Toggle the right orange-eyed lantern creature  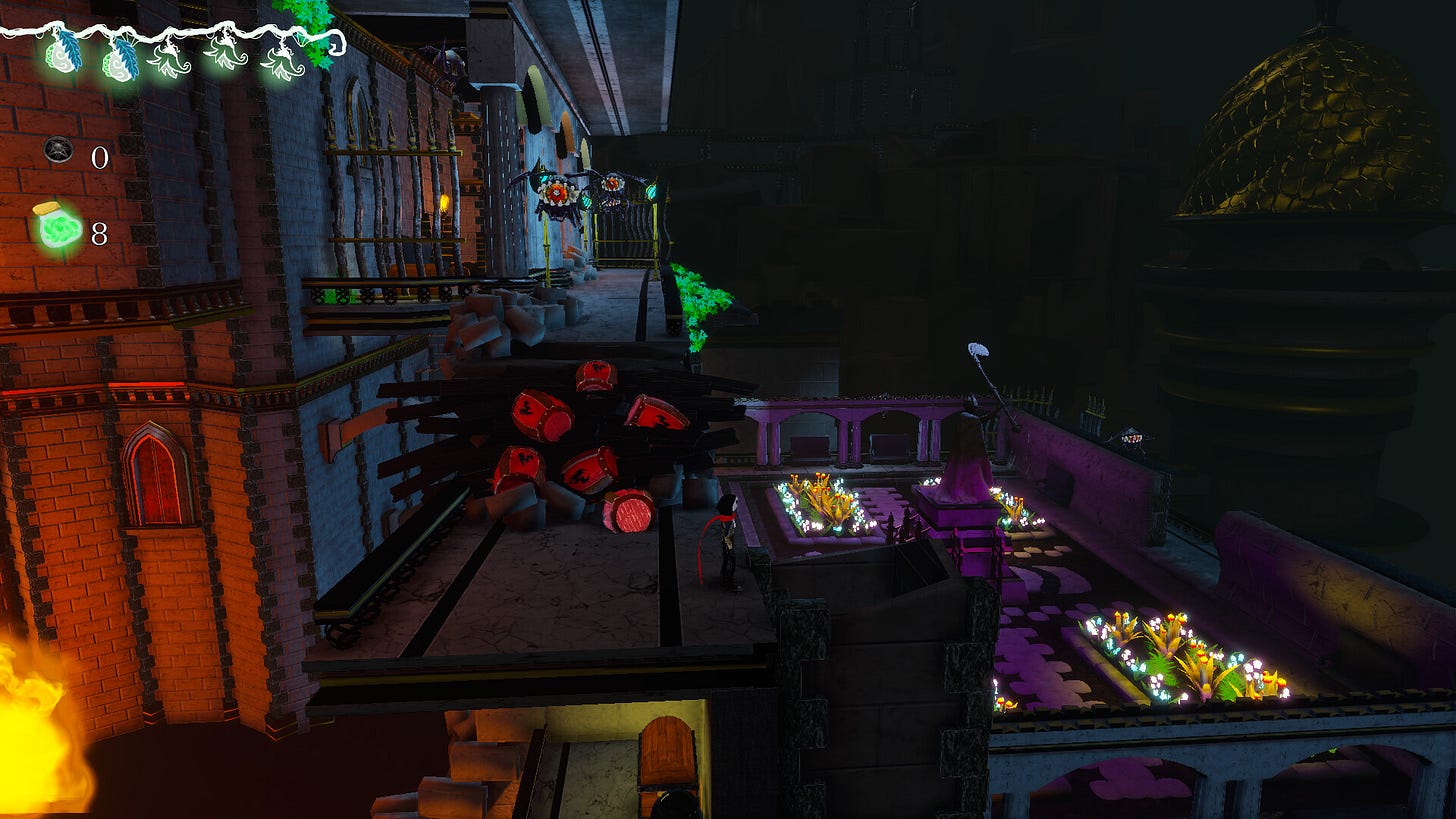(611, 184)
